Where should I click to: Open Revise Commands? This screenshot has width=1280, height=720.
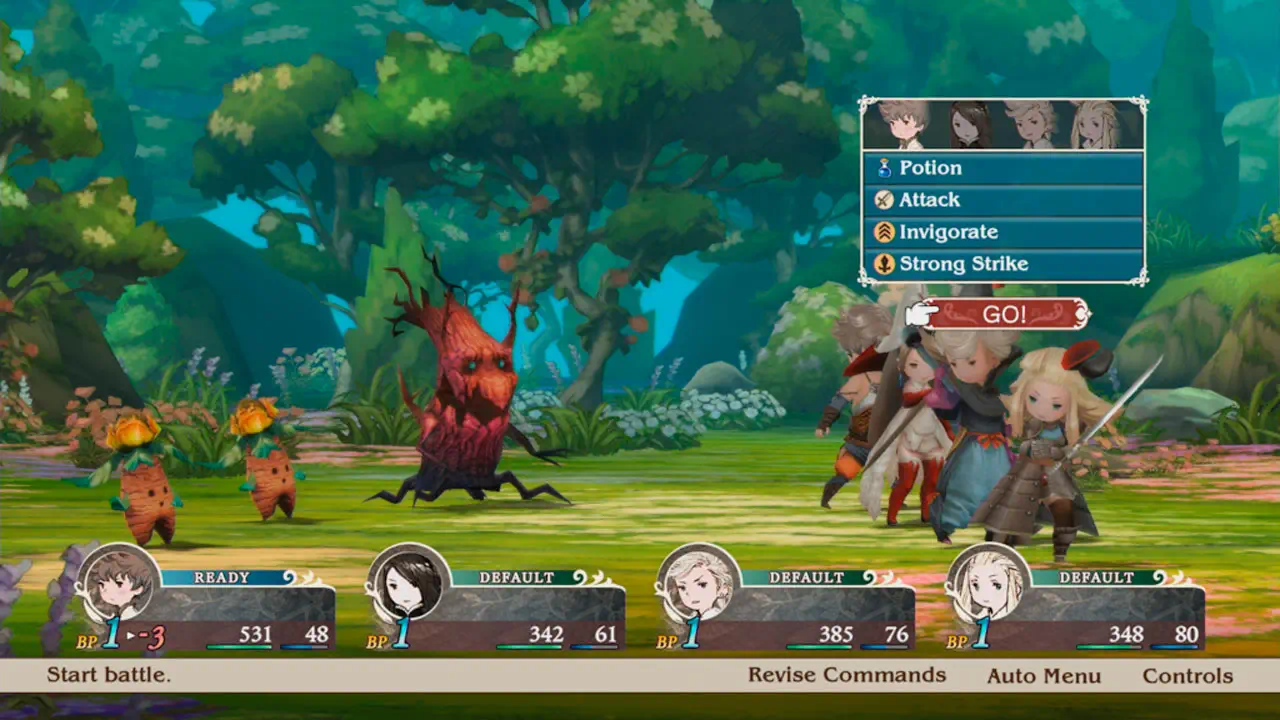[846, 675]
